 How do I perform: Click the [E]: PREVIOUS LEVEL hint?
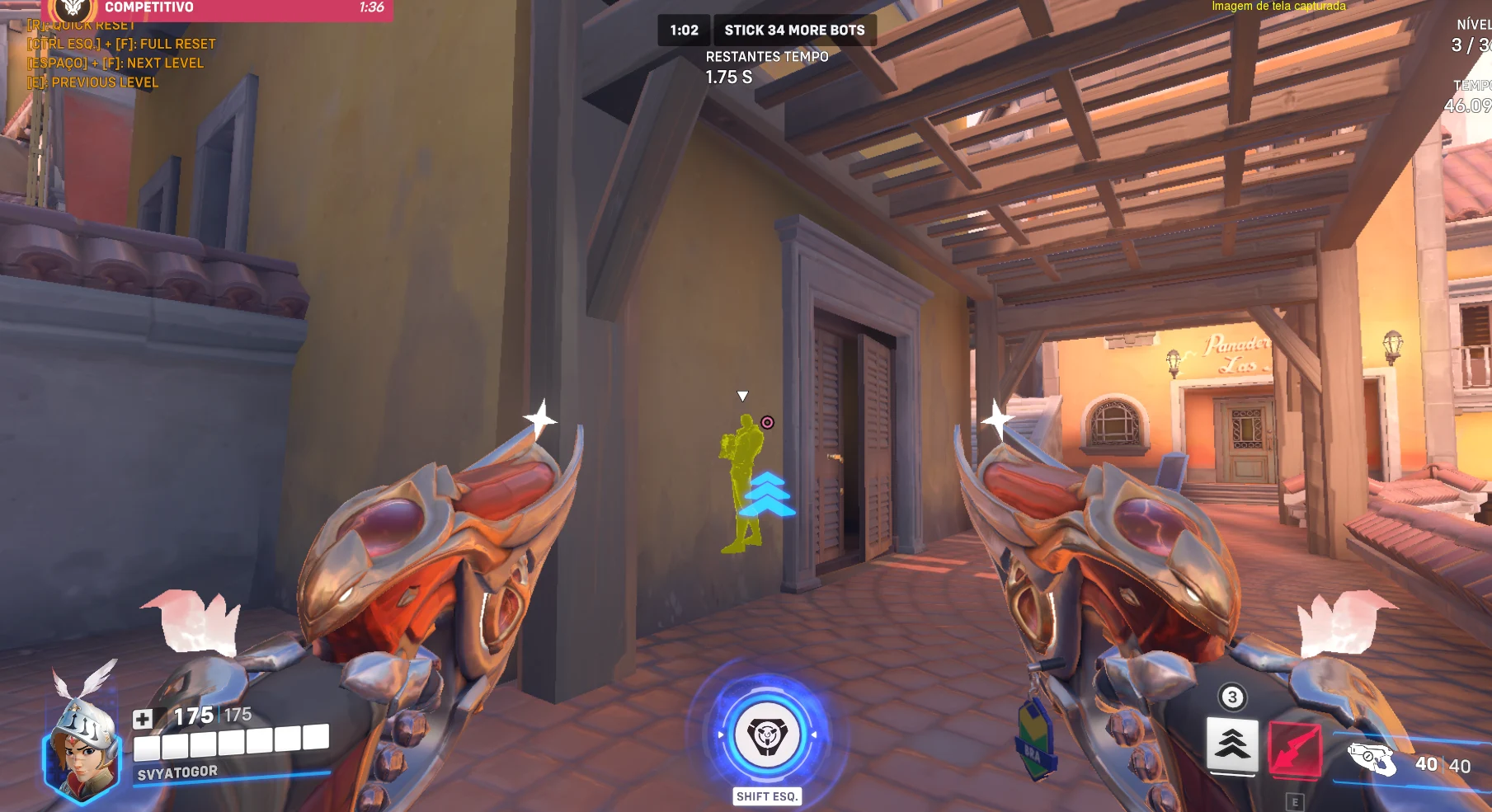[91, 82]
